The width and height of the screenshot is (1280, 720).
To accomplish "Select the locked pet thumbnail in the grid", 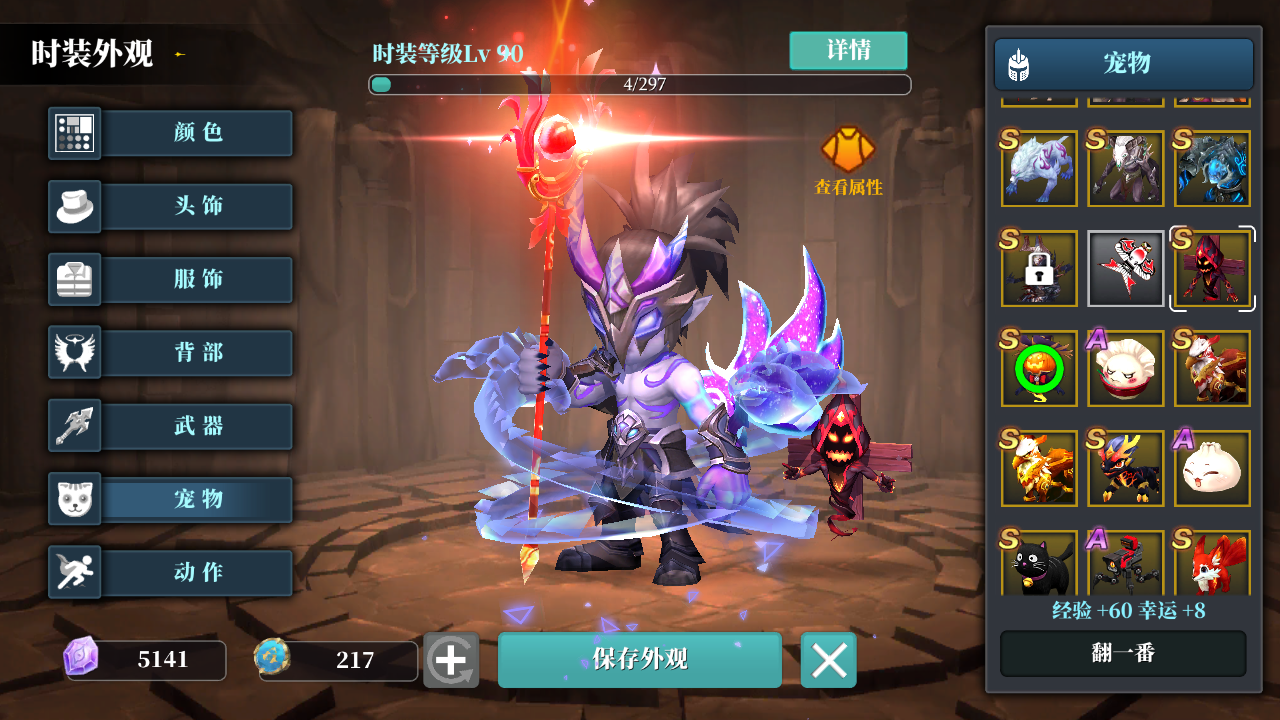I will 1038,268.
